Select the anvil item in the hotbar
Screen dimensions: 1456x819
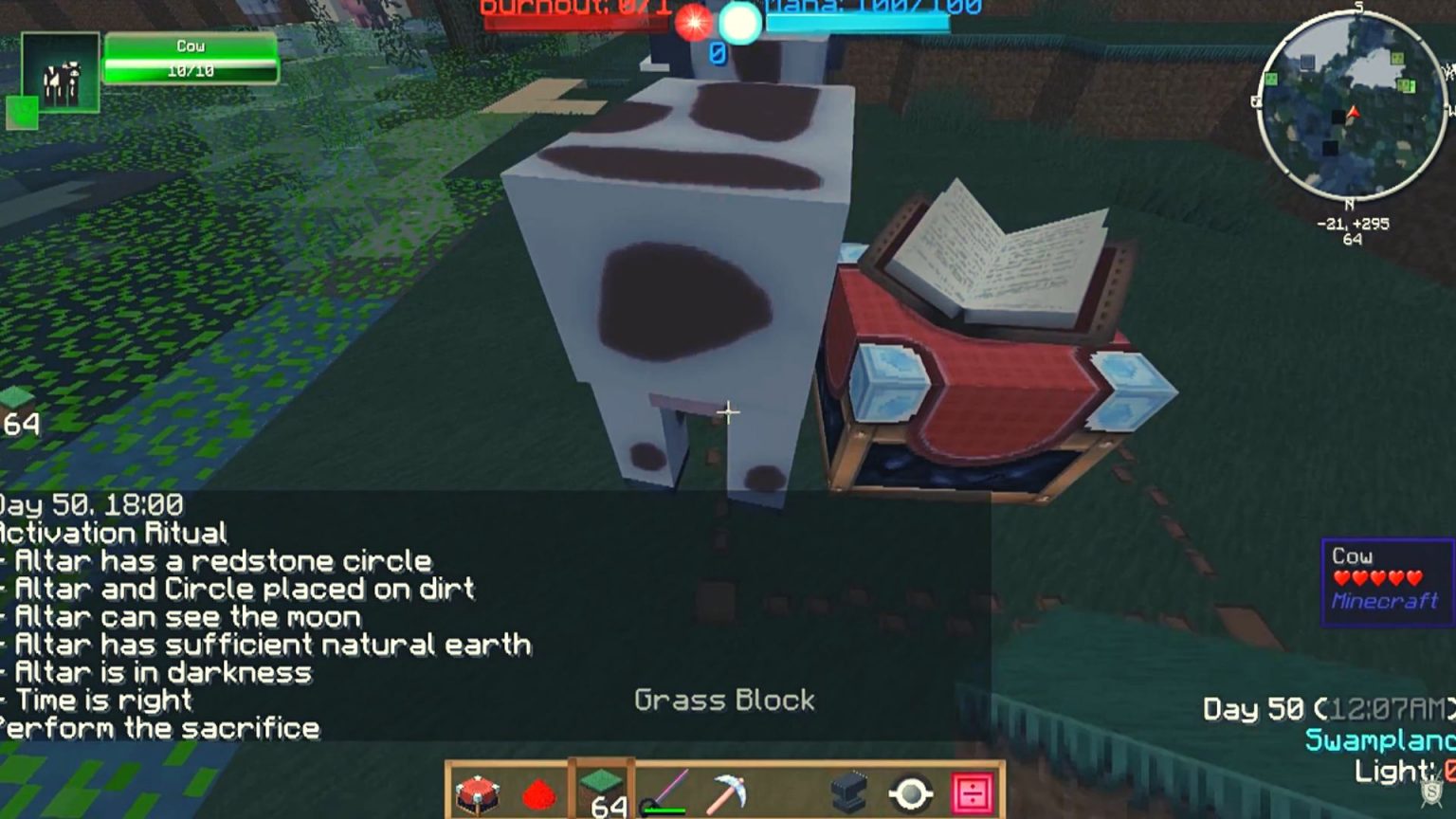pos(846,792)
